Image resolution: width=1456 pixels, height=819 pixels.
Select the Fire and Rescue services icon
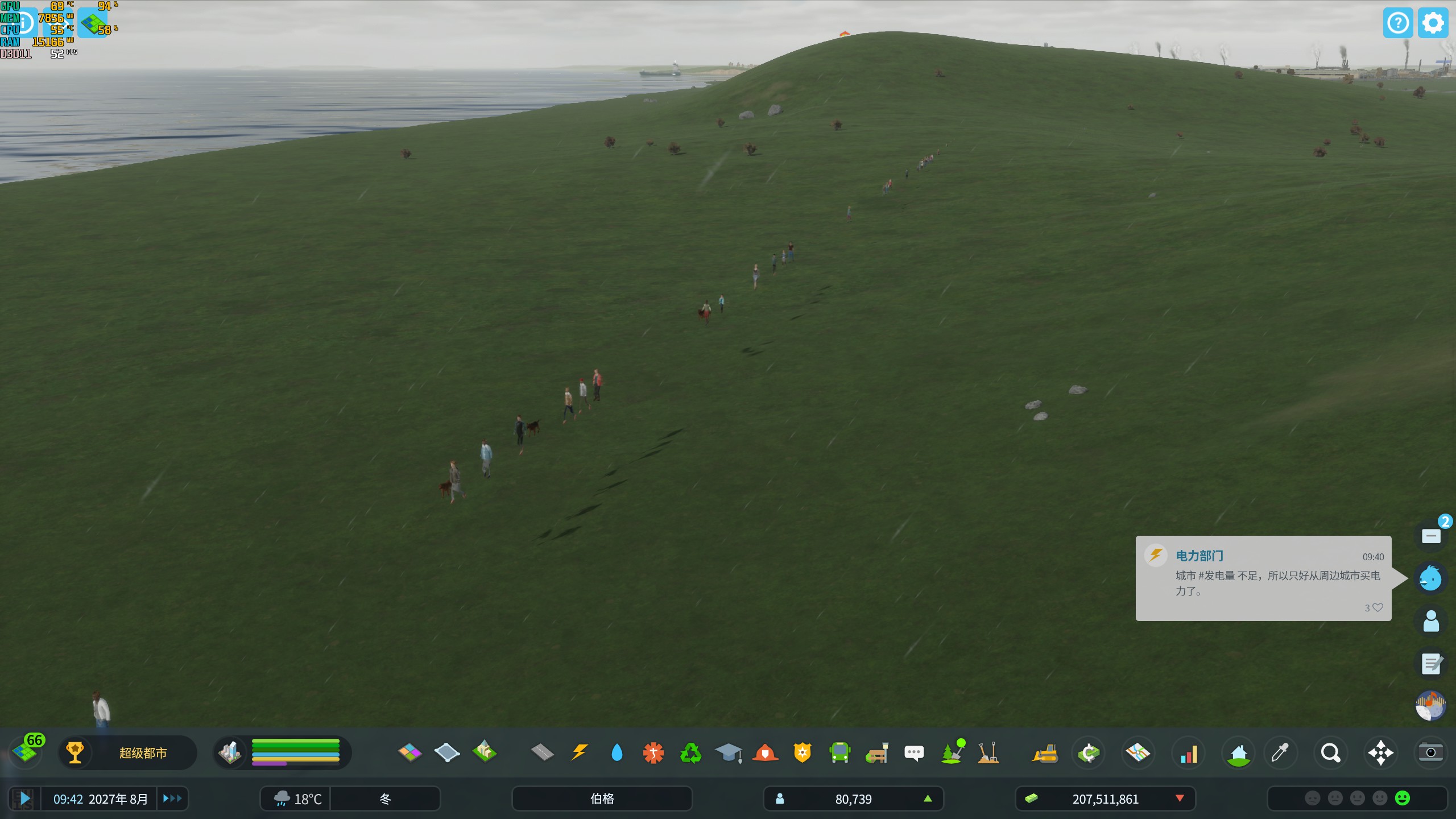pos(765,752)
